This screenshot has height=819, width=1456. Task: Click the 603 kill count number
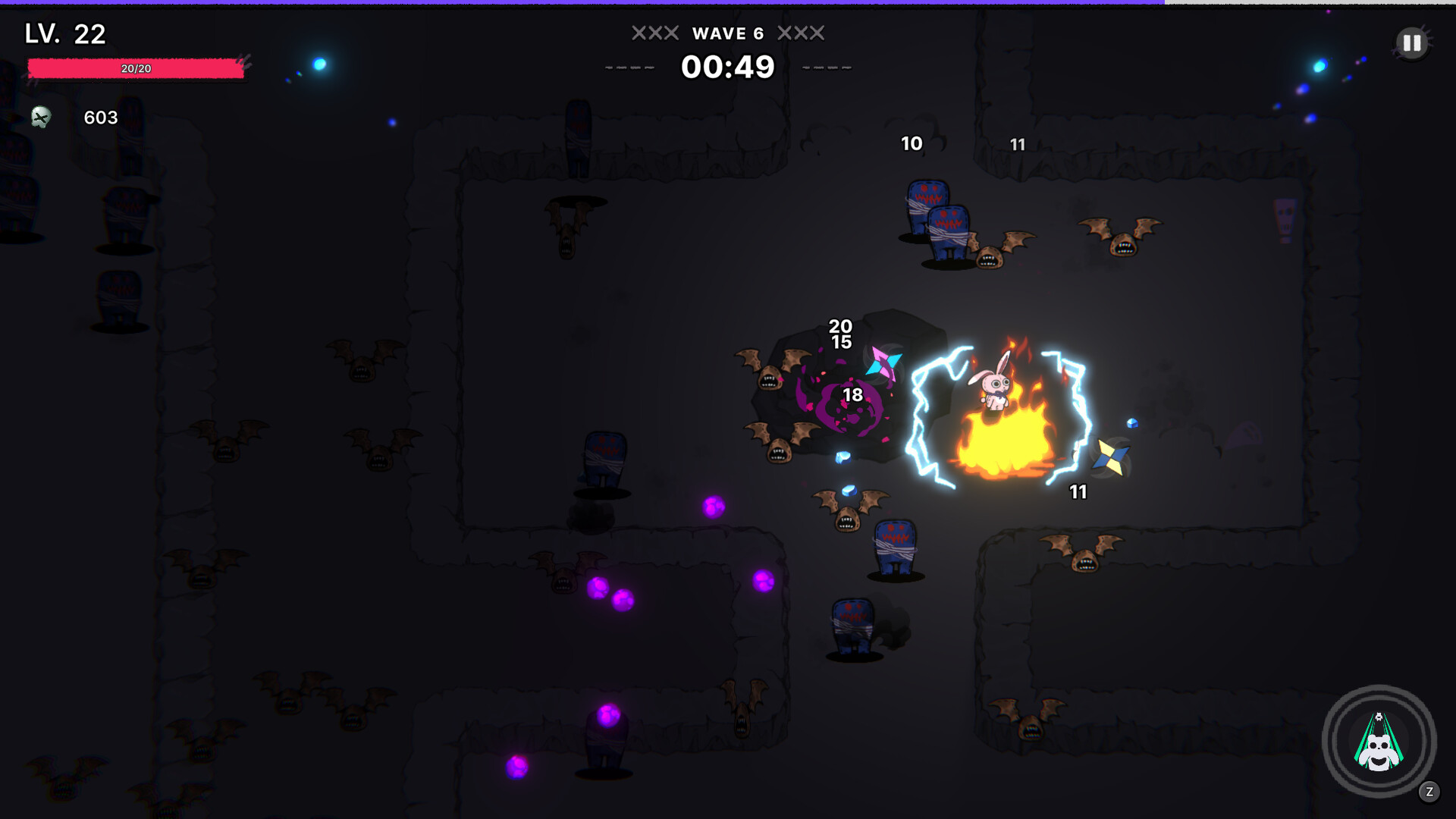click(x=99, y=118)
